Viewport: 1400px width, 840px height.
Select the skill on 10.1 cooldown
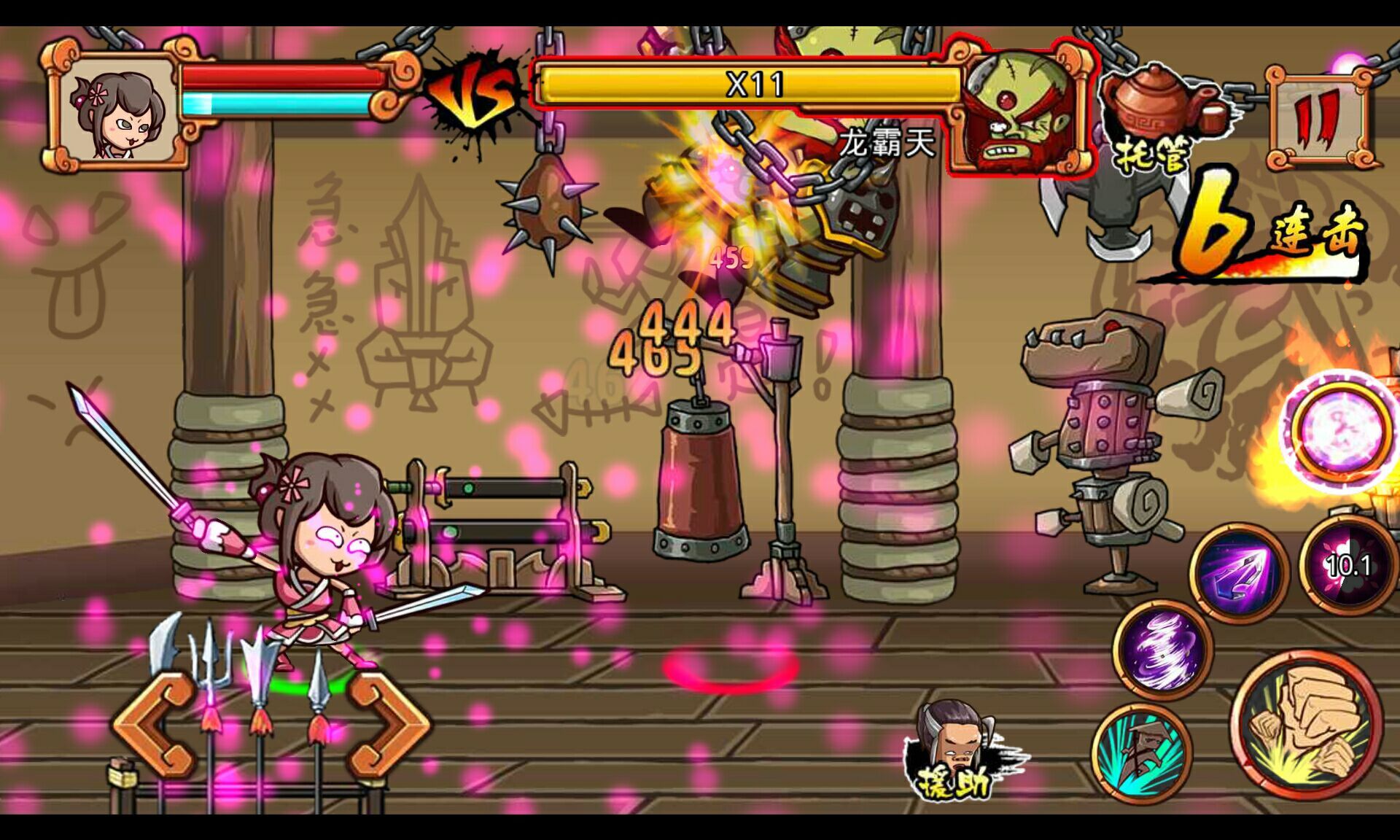pos(1347,566)
